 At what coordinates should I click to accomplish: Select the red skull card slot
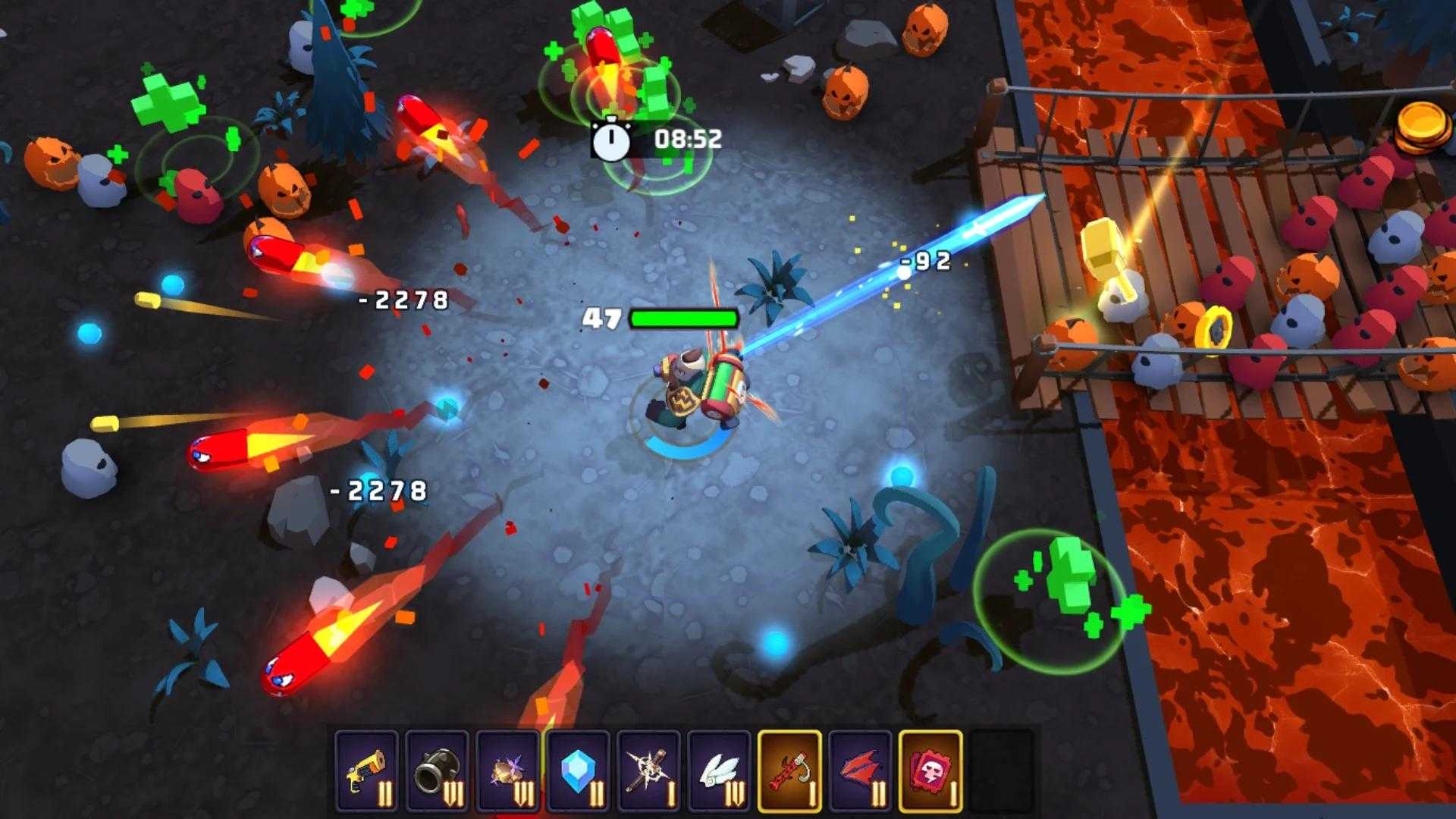[931, 771]
